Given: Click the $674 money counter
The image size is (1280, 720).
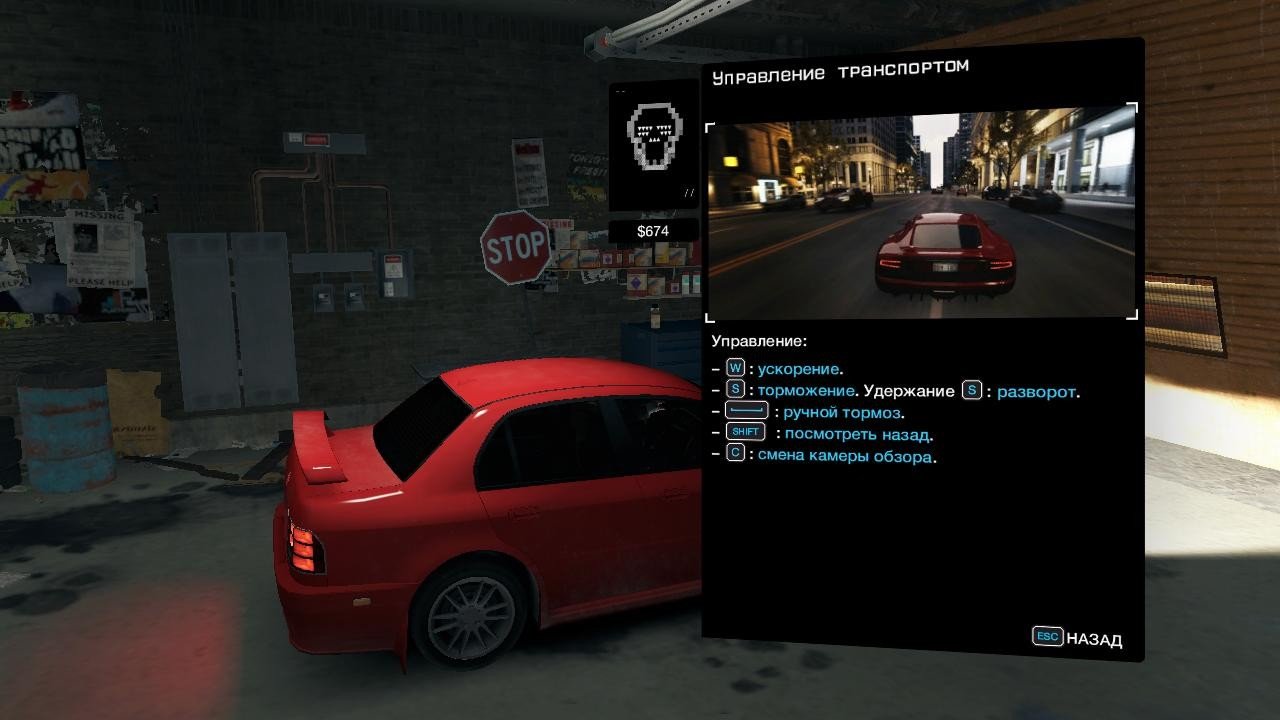Looking at the screenshot, I should [x=652, y=230].
